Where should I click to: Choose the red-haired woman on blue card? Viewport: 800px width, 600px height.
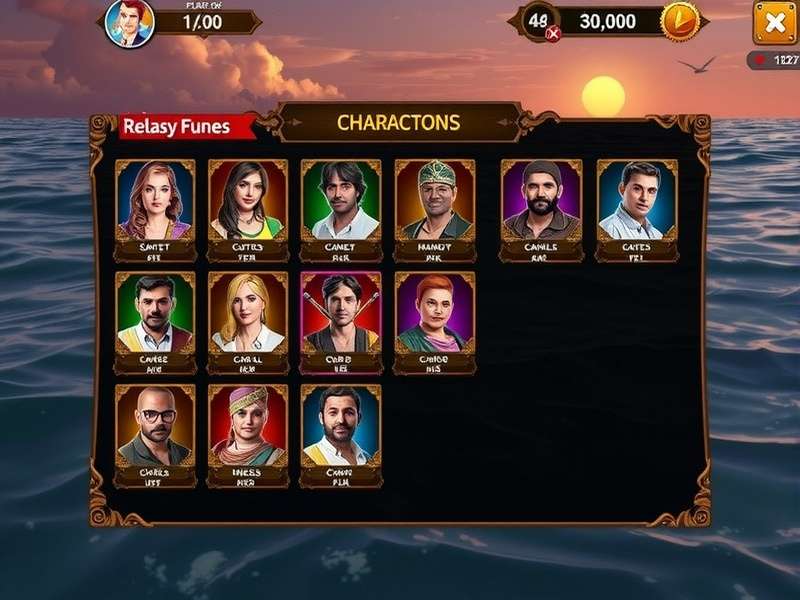tap(154, 209)
